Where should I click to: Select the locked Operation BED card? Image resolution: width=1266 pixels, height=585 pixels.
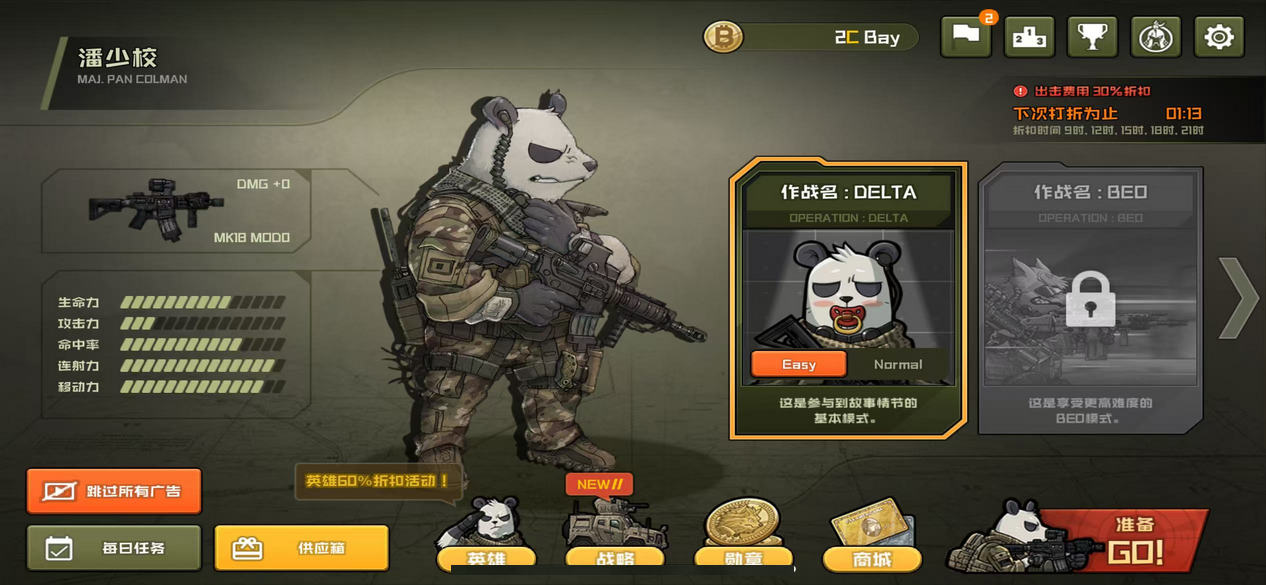[x=1089, y=300]
